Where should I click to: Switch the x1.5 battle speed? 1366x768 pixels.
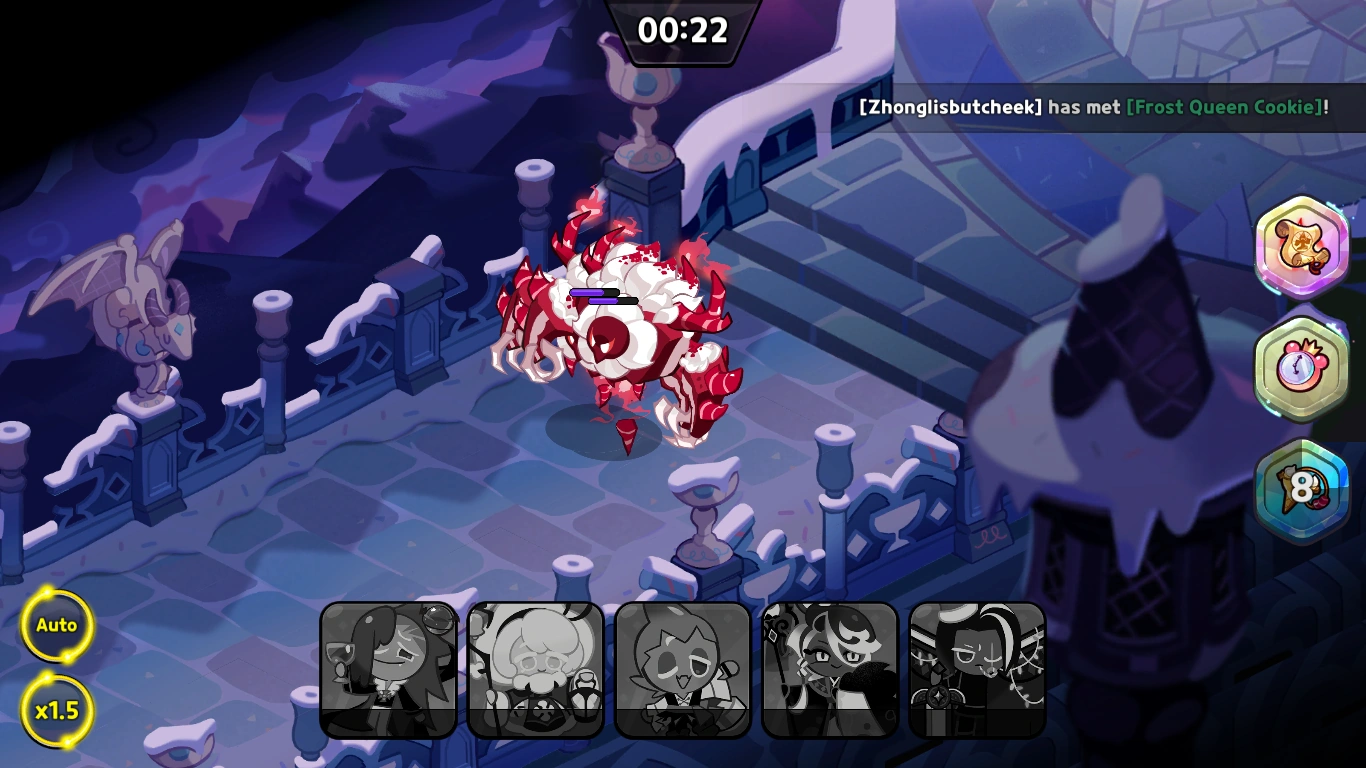[57, 710]
